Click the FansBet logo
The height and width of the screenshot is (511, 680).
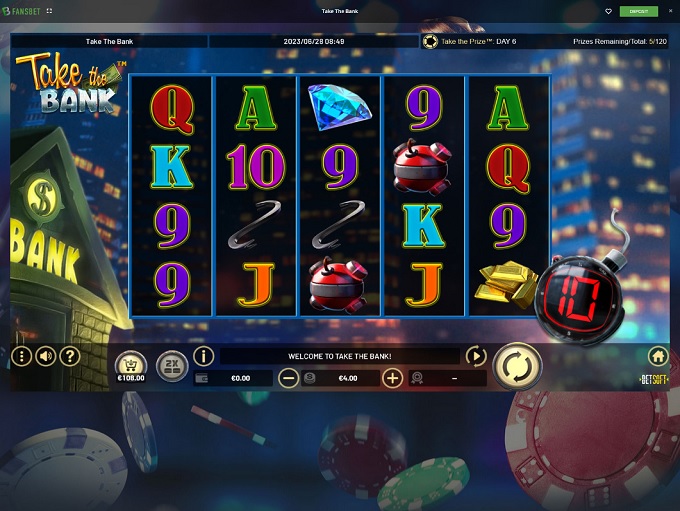pyautogui.click(x=24, y=11)
